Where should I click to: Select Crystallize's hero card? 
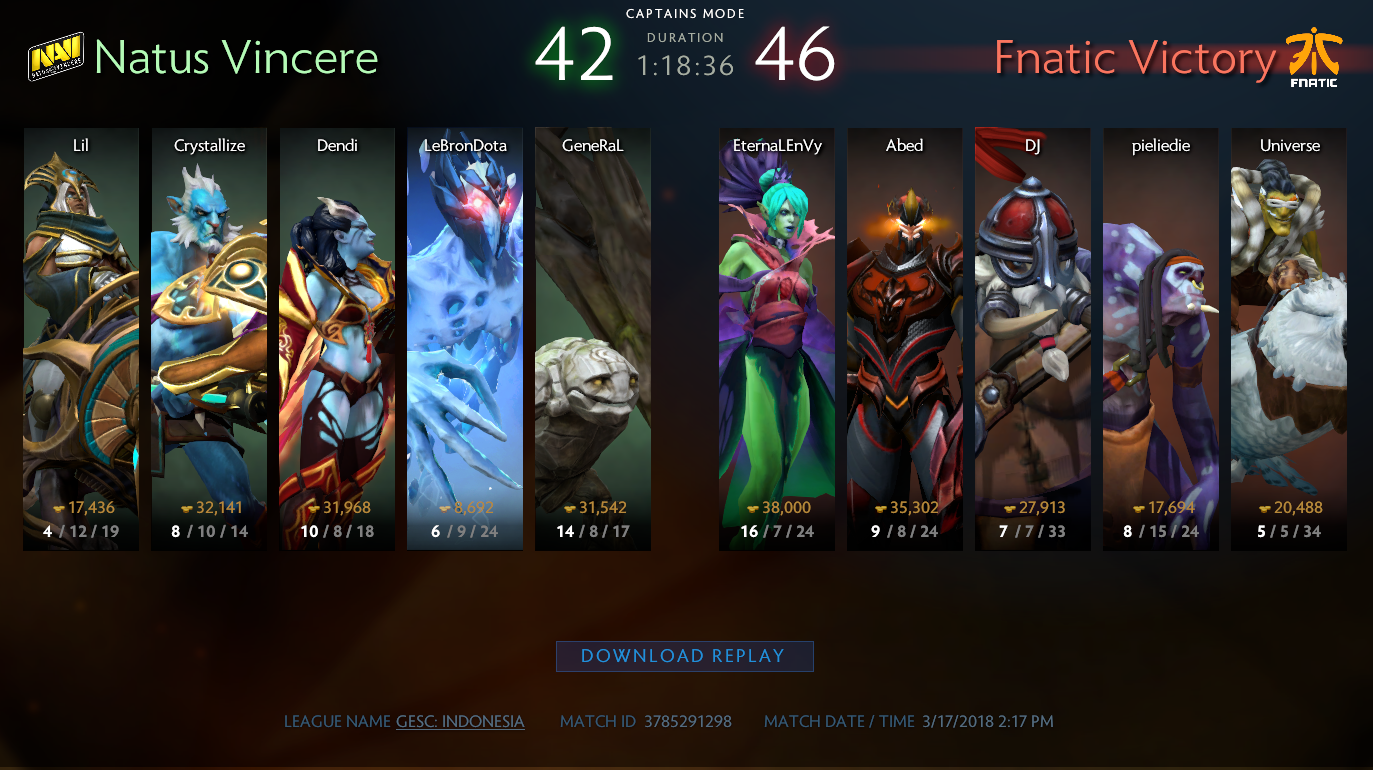coord(209,338)
